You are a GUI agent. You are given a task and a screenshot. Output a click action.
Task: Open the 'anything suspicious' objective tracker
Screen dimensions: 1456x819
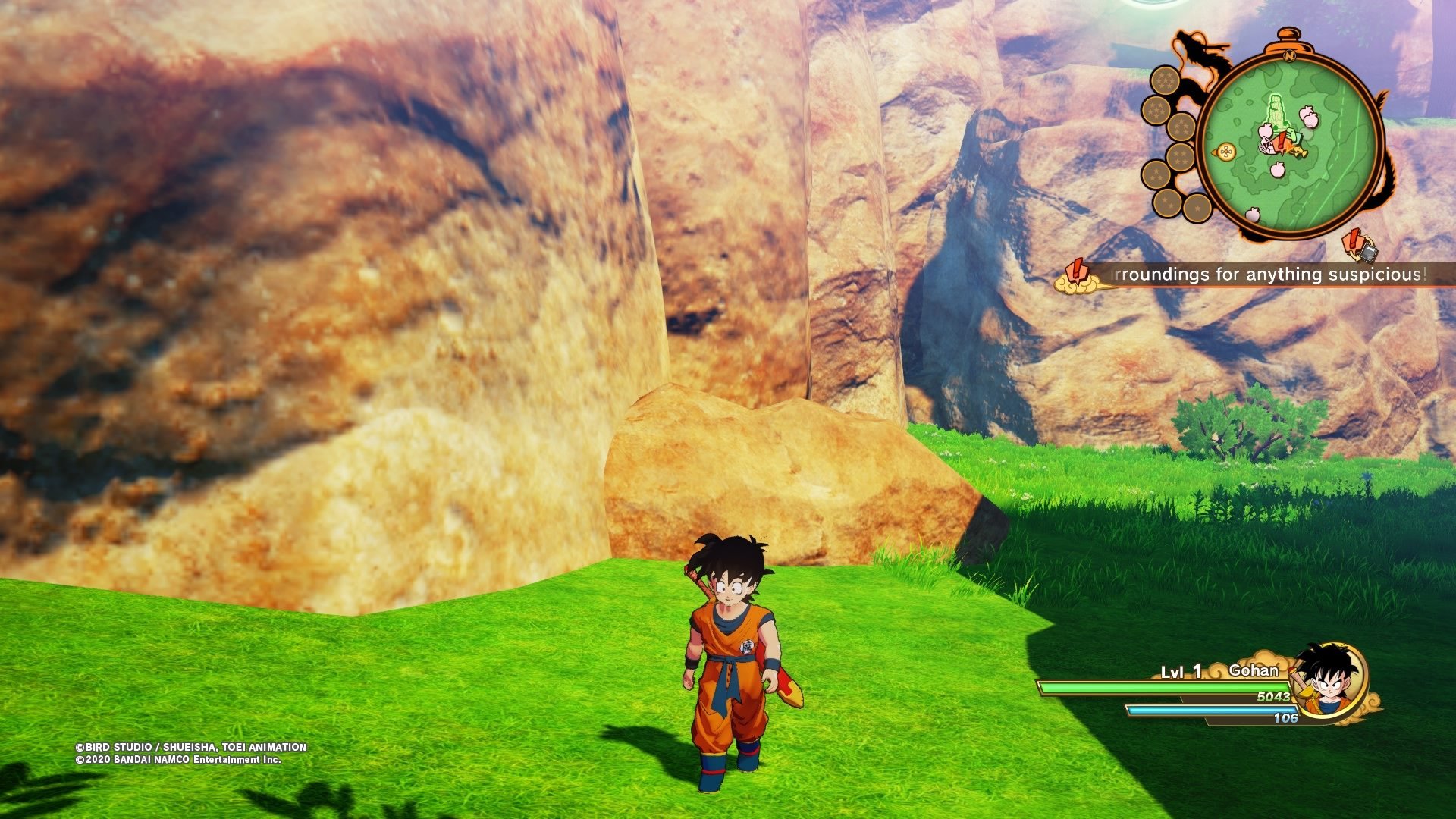pyautogui.click(x=1271, y=275)
